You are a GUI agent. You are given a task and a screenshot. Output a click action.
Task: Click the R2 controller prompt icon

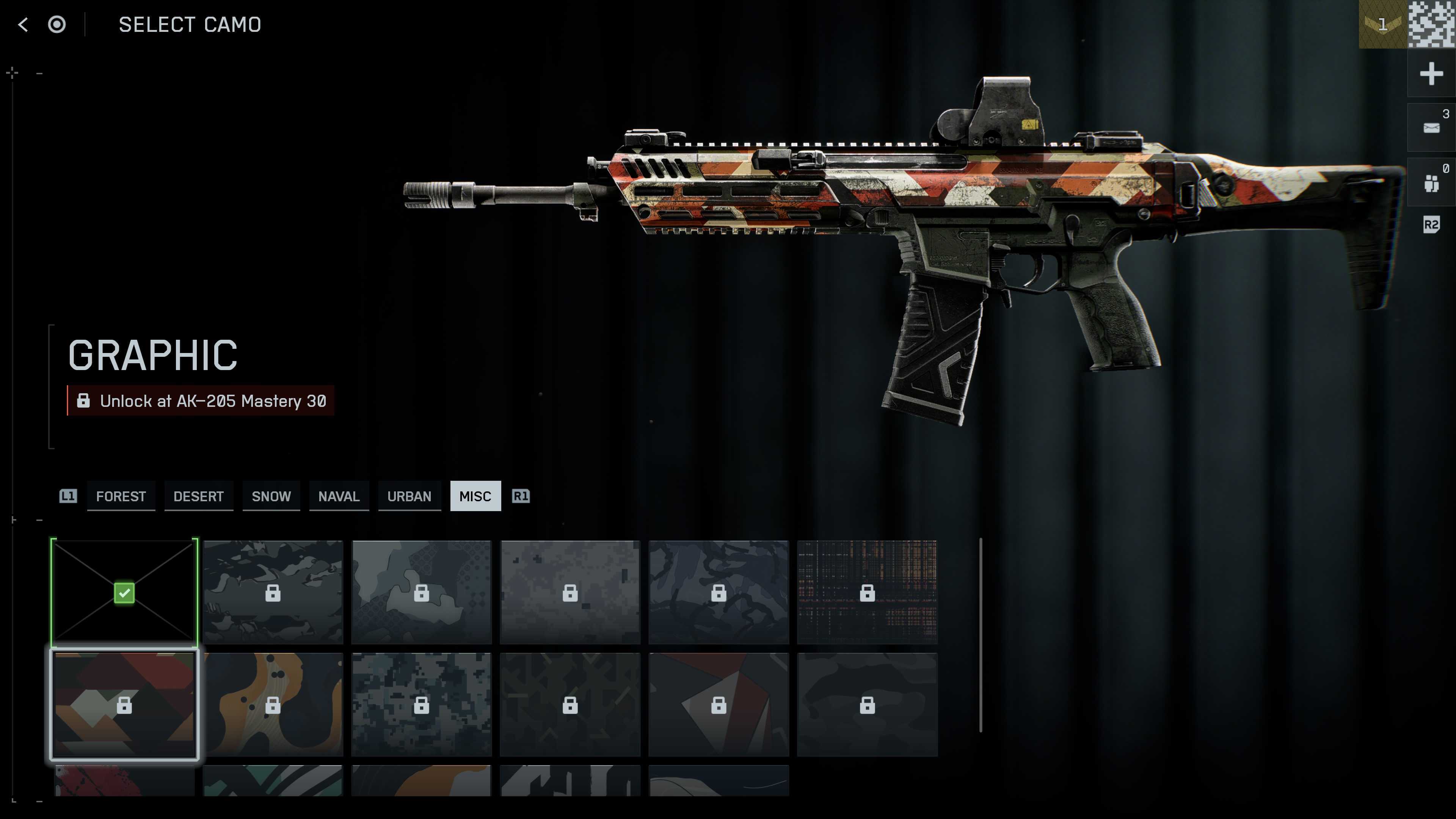click(1431, 225)
